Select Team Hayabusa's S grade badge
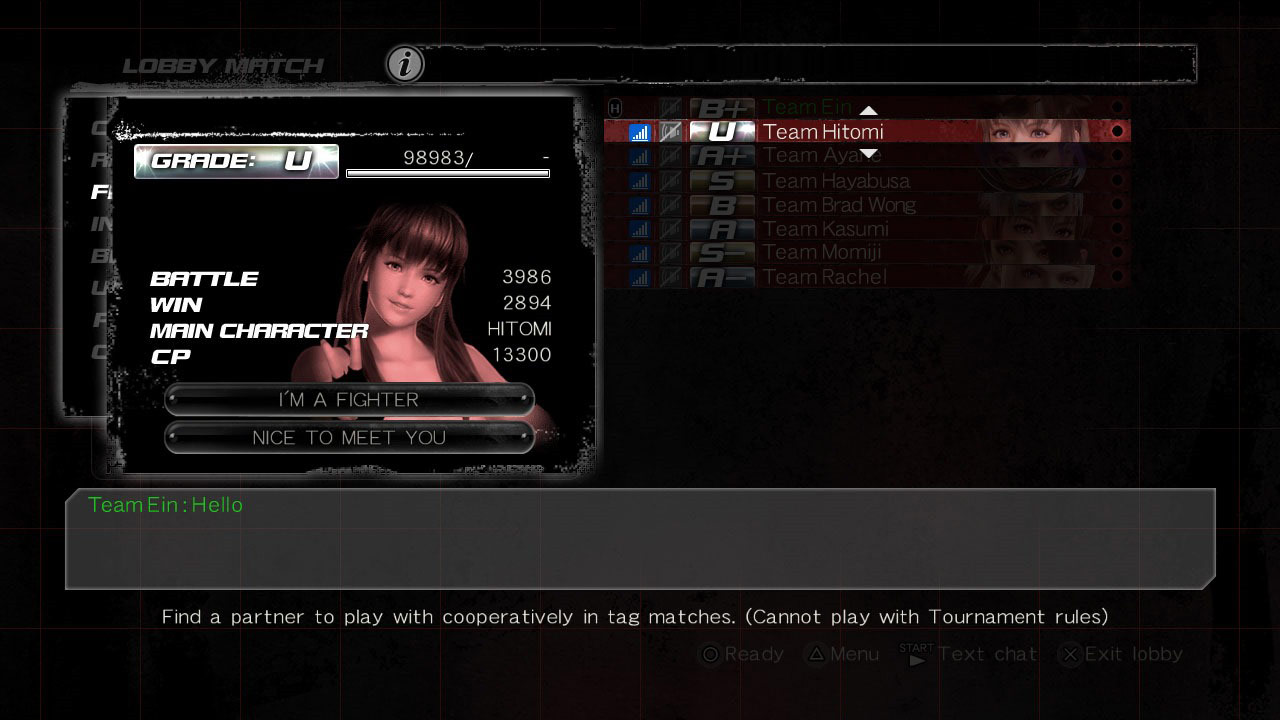Image resolution: width=1280 pixels, height=720 pixels. [720, 180]
